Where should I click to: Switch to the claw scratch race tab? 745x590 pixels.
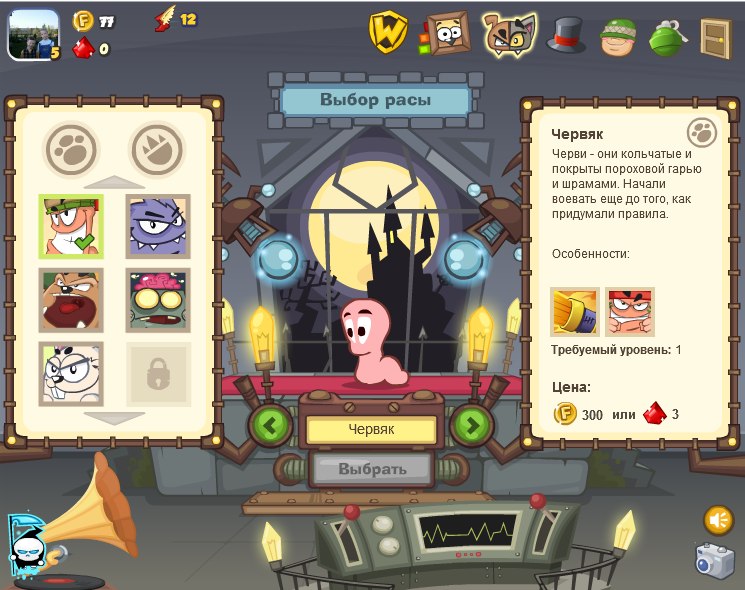point(158,149)
